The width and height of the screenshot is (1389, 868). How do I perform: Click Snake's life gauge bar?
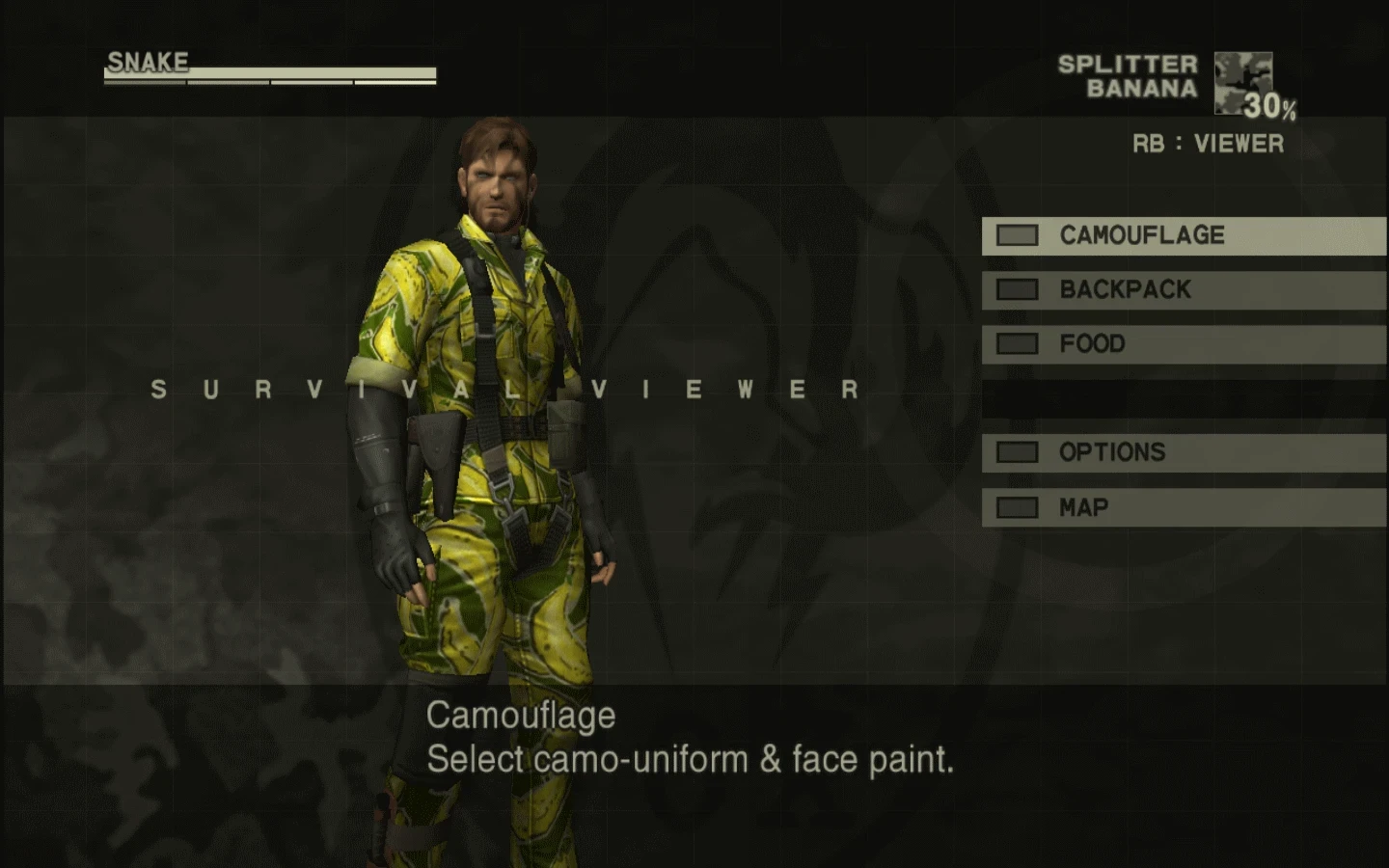pyautogui.click(x=270, y=72)
